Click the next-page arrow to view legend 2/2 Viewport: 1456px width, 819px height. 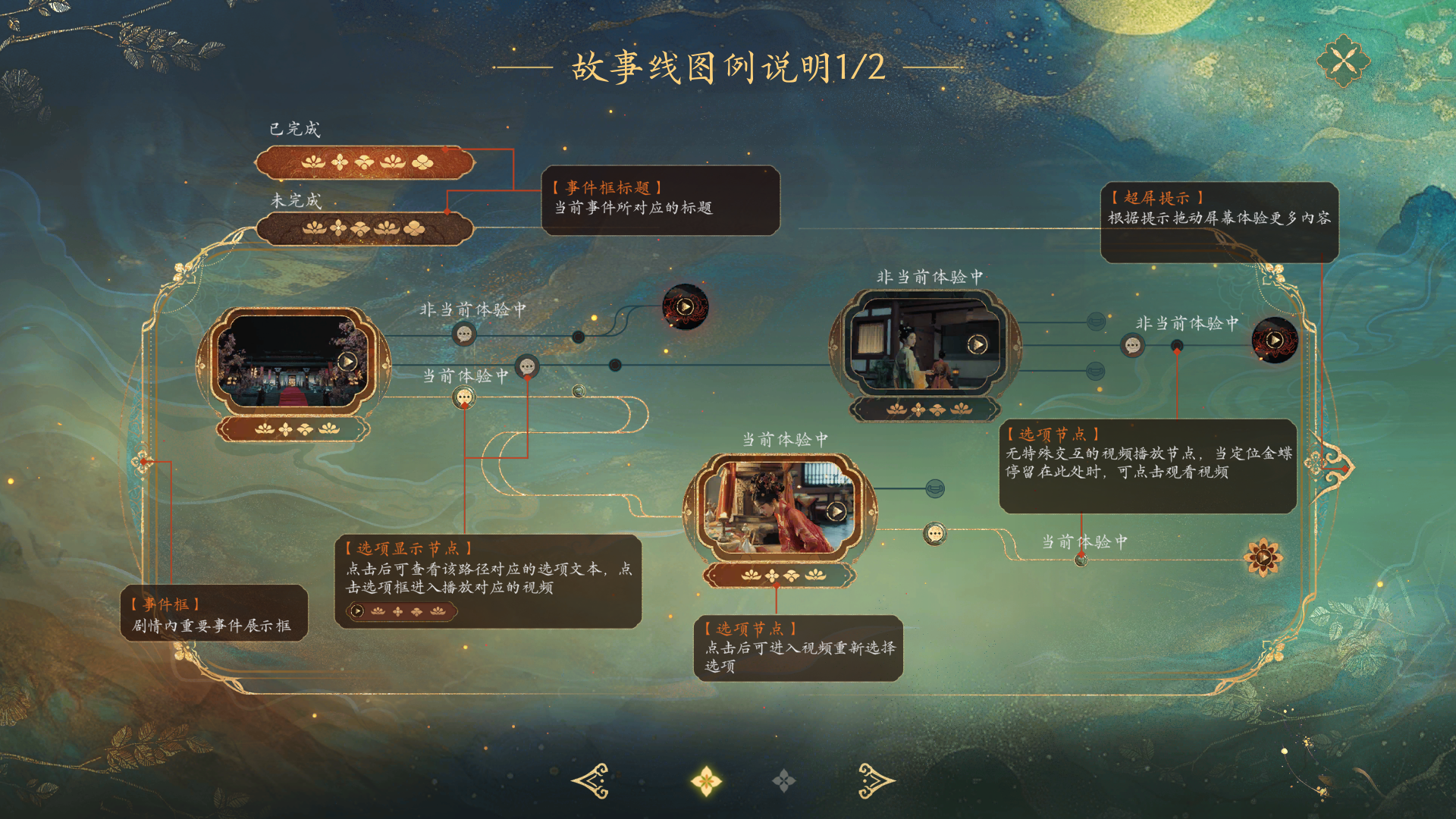876,780
